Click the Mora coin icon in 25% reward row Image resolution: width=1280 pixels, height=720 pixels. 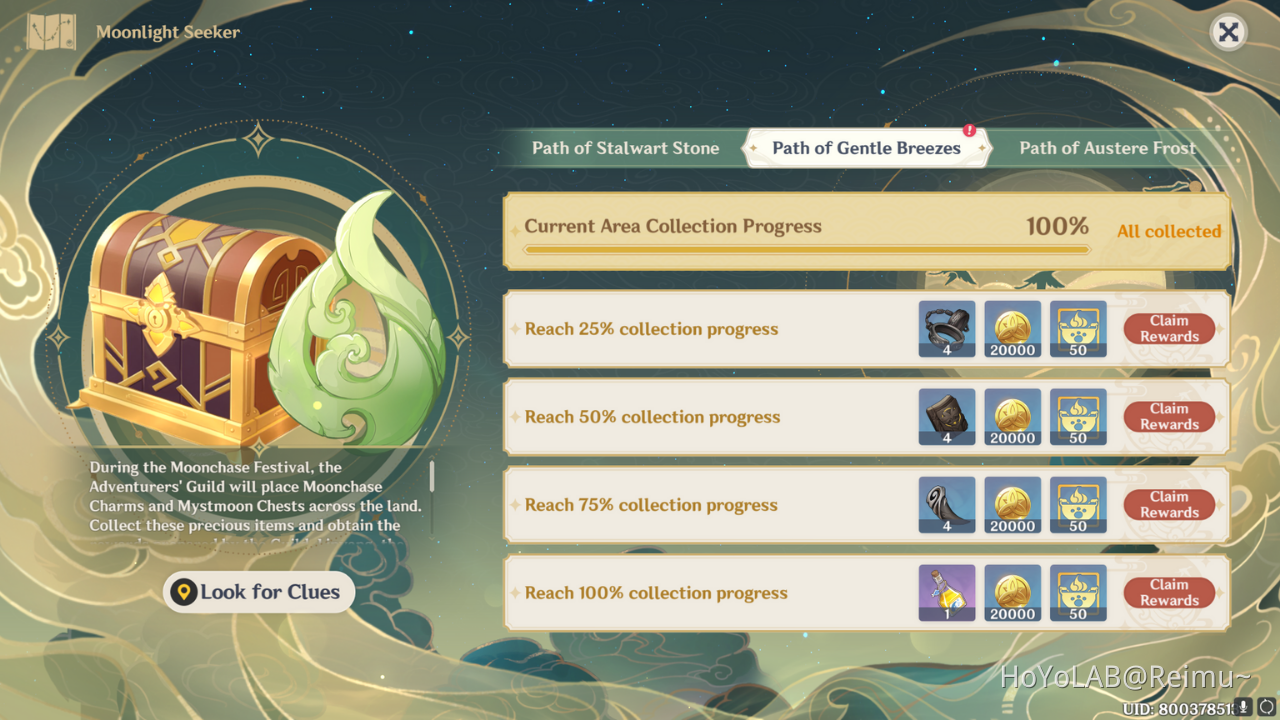click(1012, 329)
